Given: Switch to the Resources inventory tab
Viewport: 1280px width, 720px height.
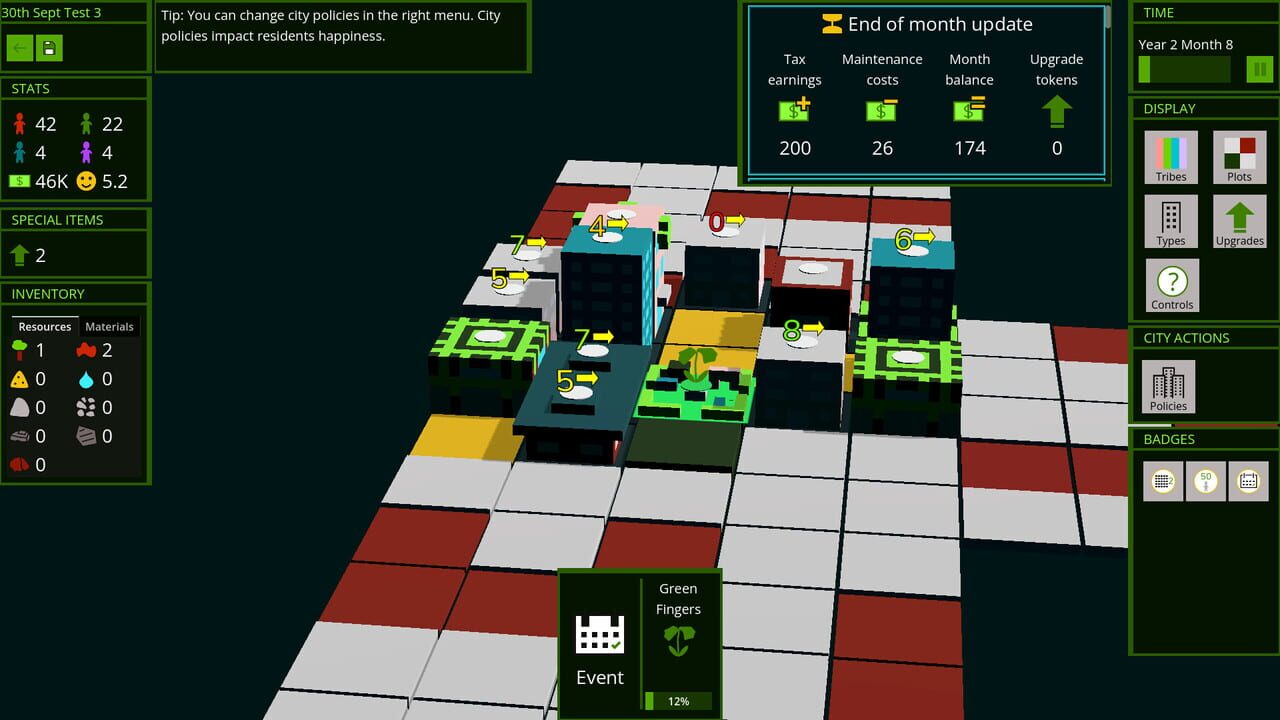Looking at the screenshot, I should 44,326.
